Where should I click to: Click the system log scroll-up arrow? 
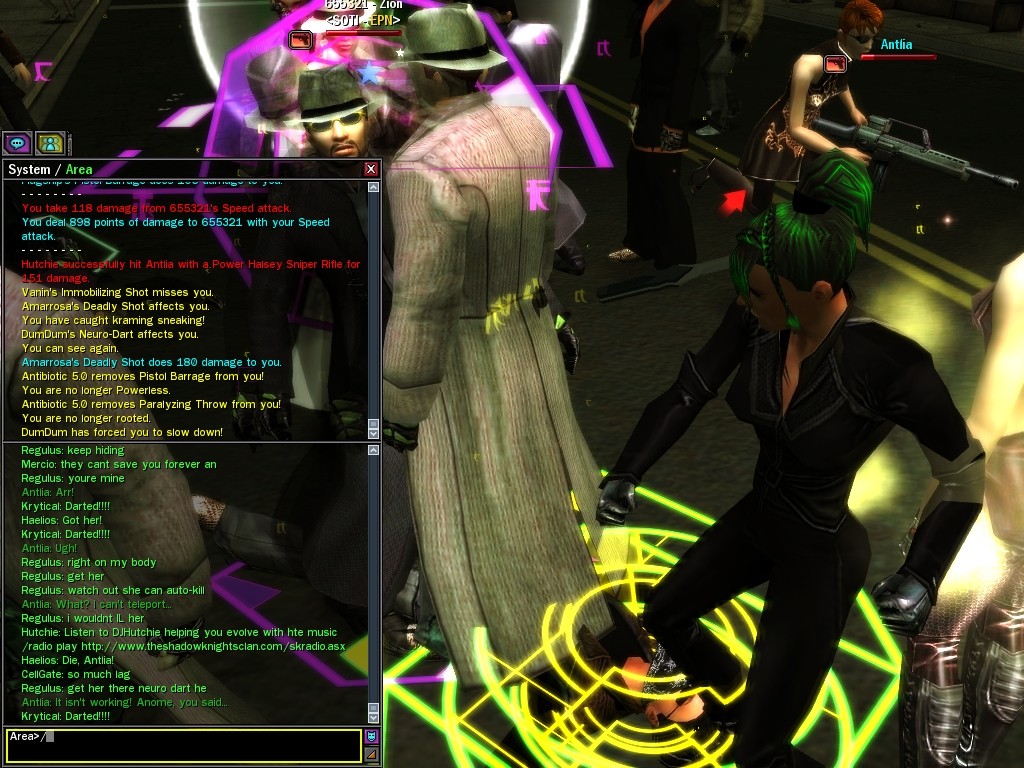(374, 187)
